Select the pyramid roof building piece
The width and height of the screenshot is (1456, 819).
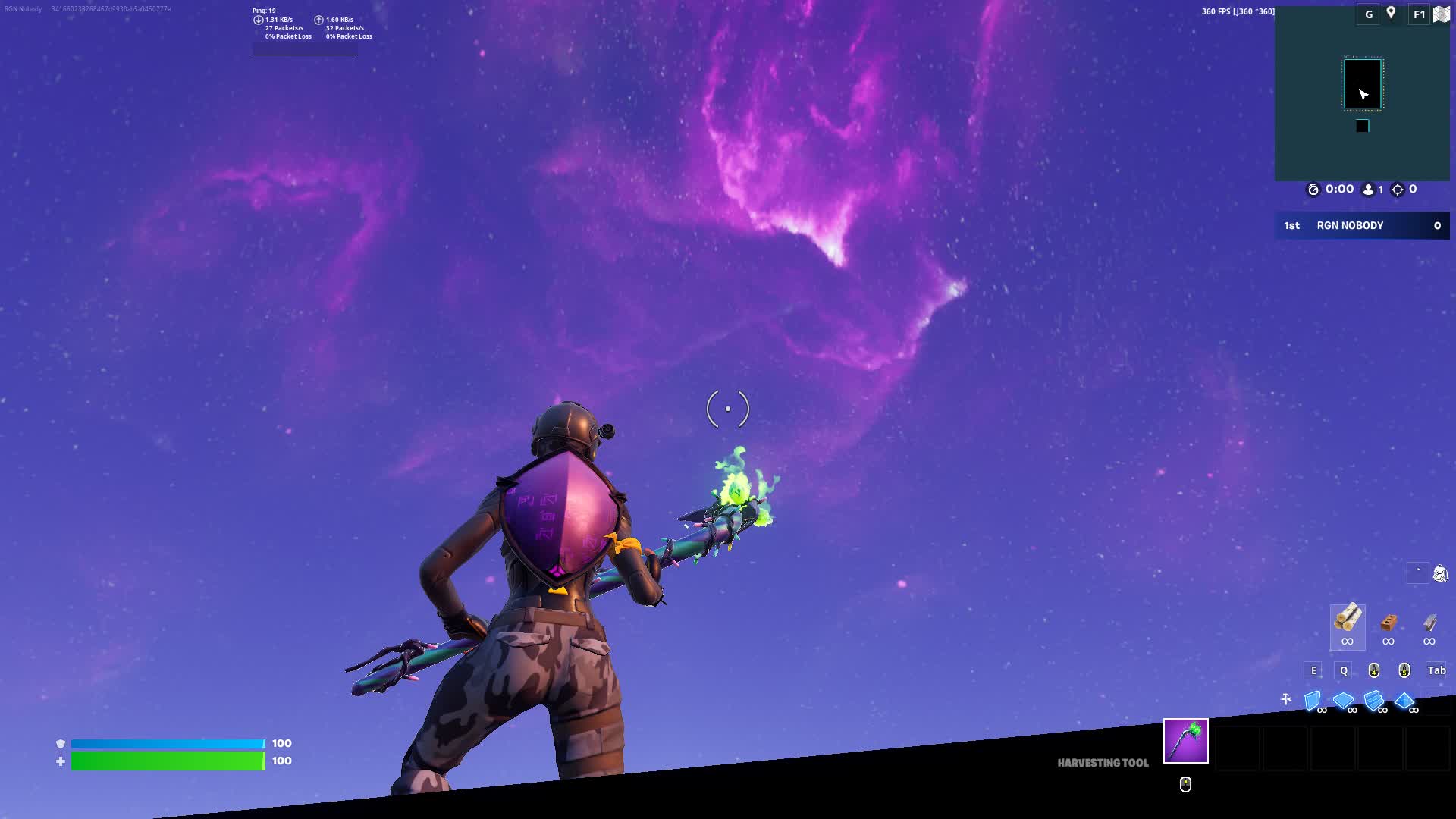(1404, 701)
